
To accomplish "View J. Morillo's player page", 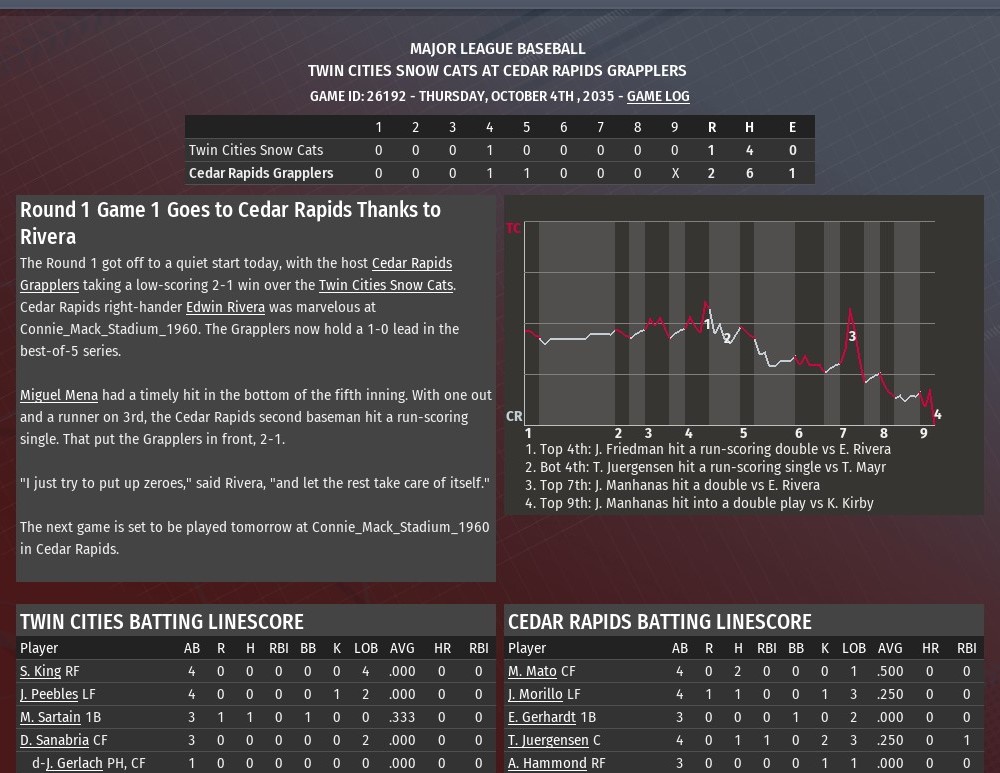I will coord(535,694).
